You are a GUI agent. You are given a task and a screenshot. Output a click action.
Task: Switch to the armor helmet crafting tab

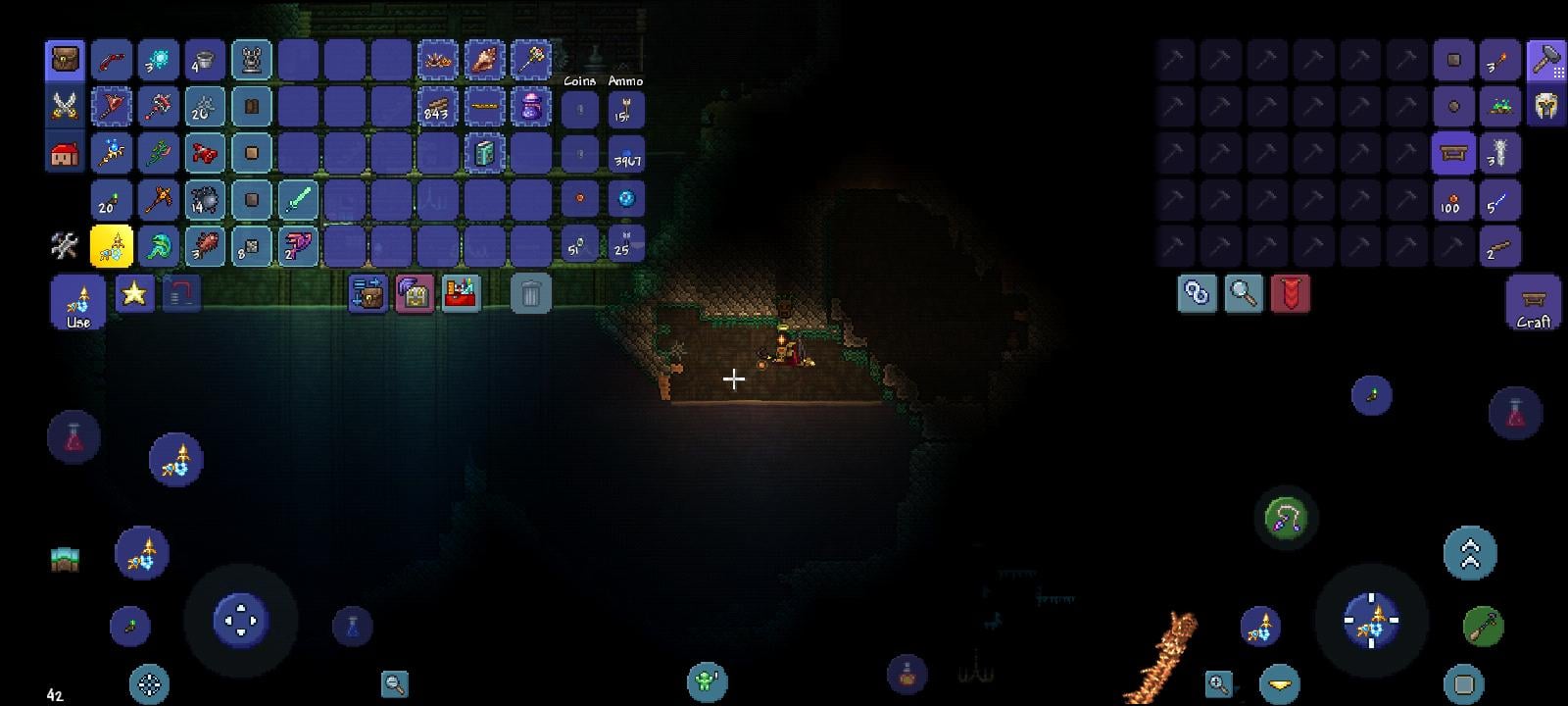(1546, 107)
